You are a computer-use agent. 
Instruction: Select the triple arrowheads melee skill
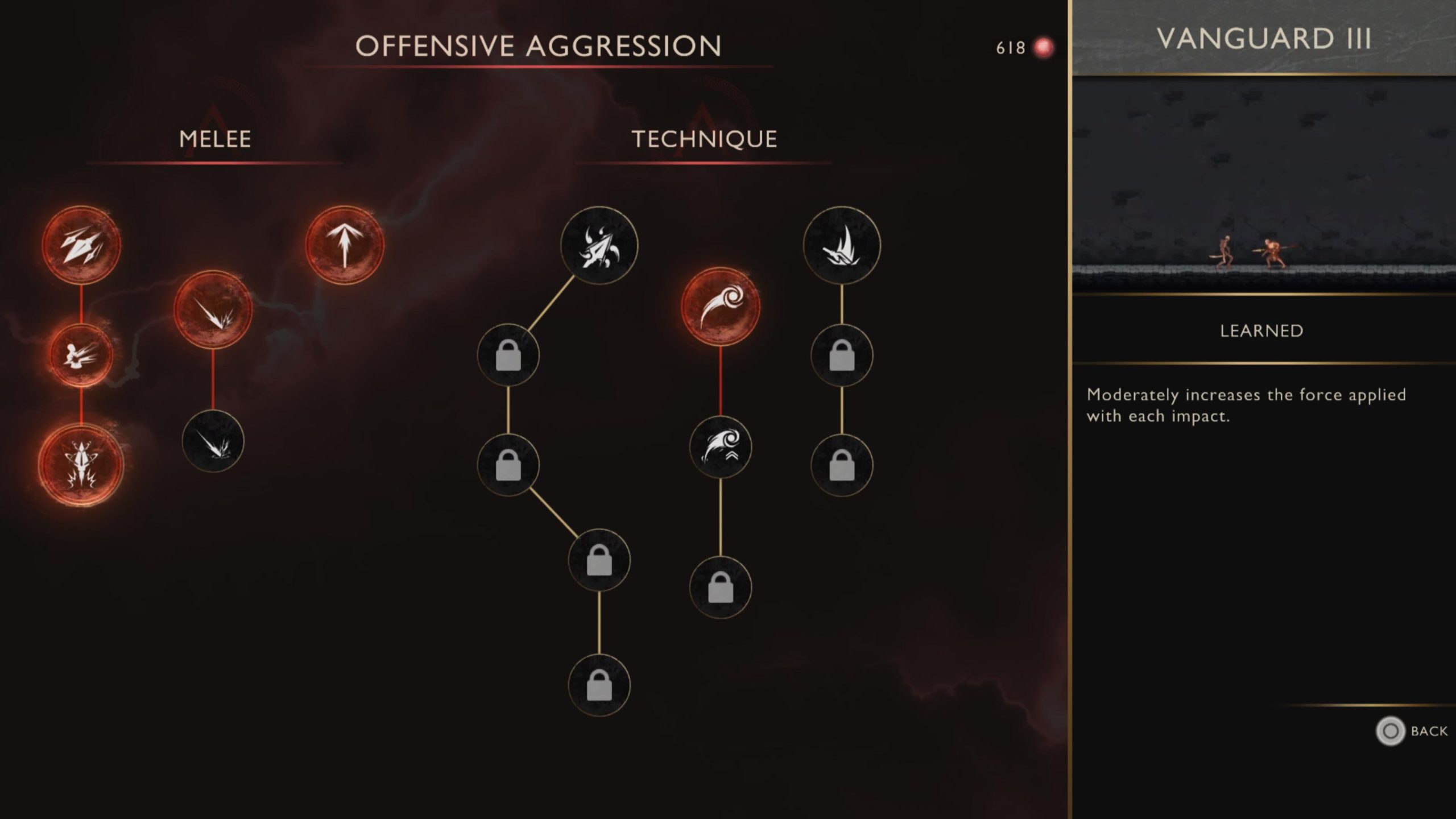point(81,245)
